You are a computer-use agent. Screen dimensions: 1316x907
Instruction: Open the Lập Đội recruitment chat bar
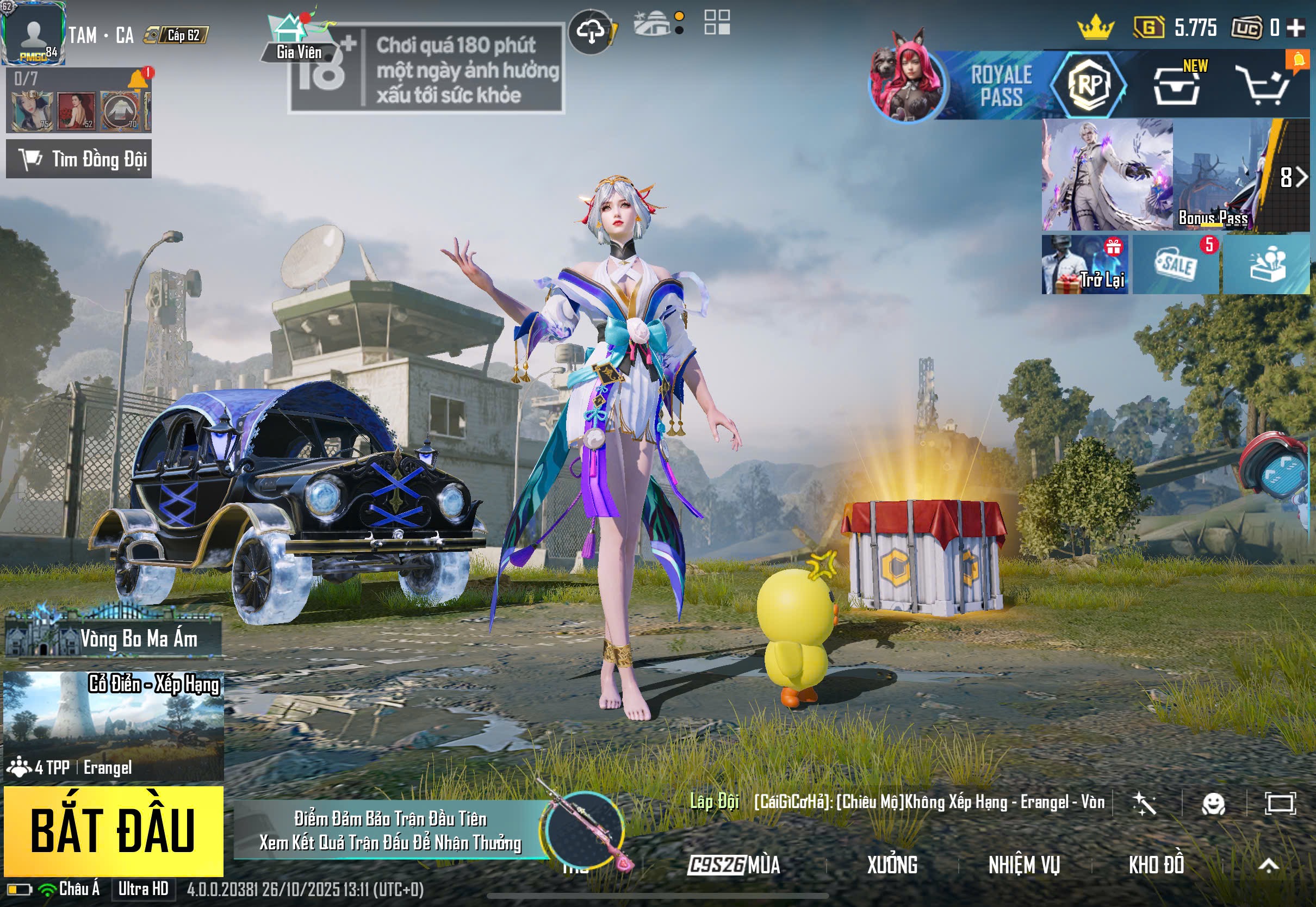pos(898,802)
